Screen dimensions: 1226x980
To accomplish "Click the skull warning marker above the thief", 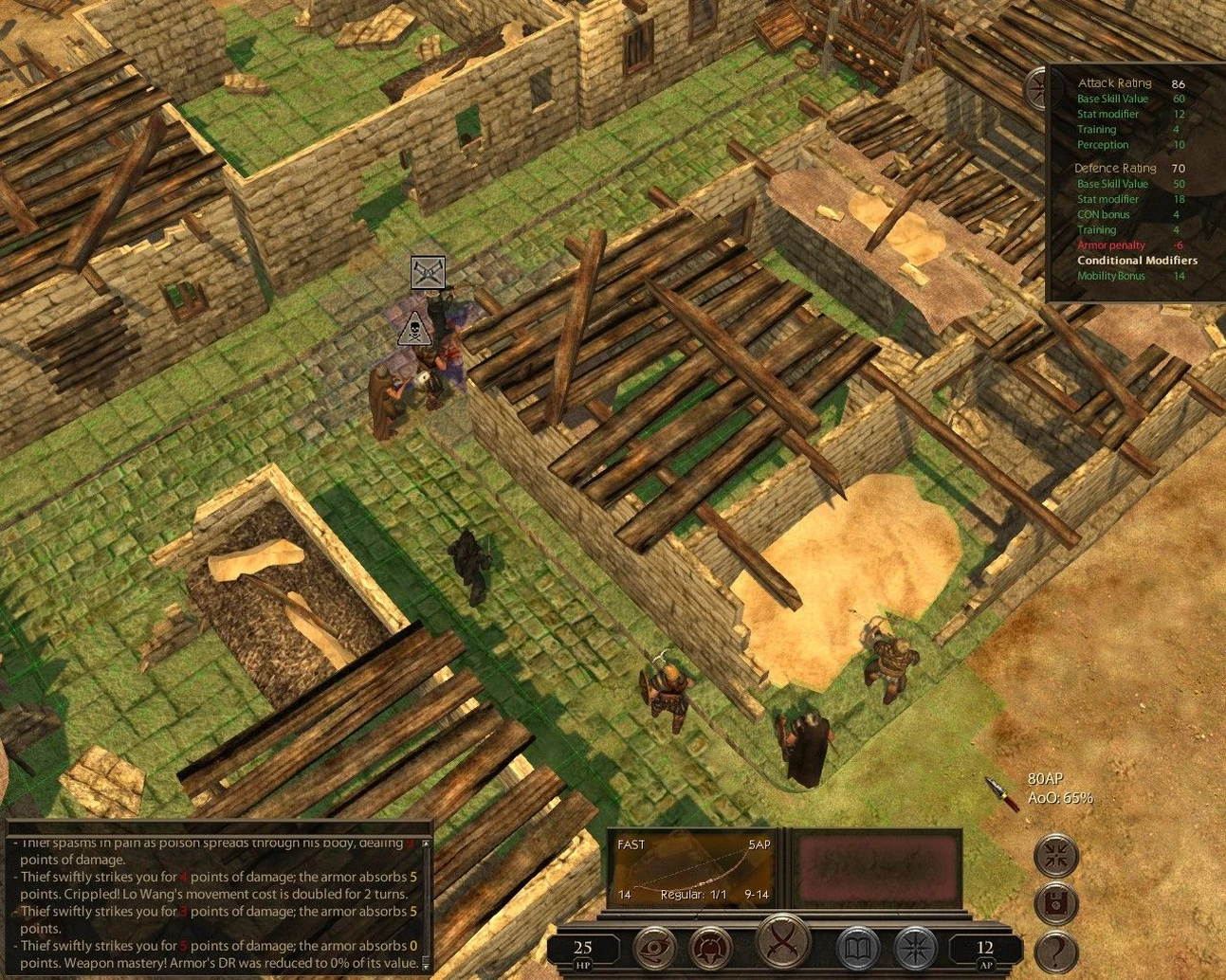I will point(413,329).
